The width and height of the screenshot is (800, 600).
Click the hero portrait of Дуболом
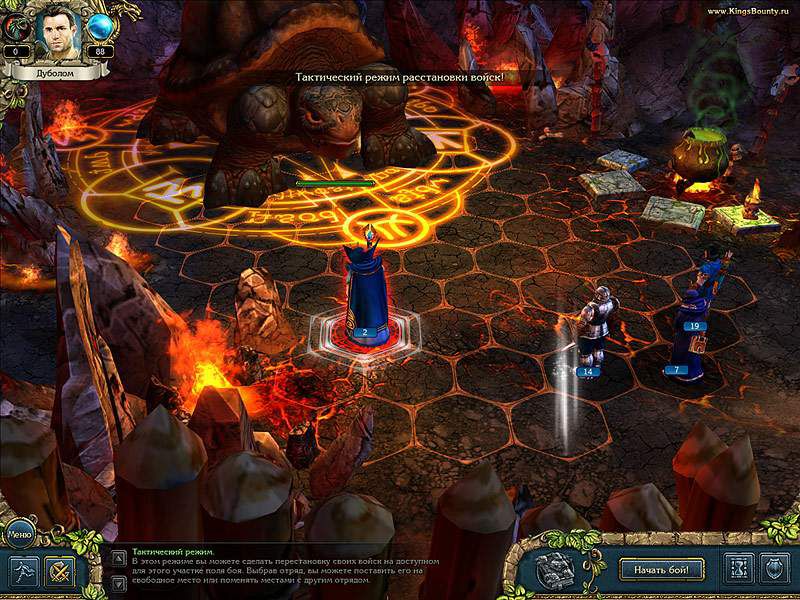[x=55, y=32]
